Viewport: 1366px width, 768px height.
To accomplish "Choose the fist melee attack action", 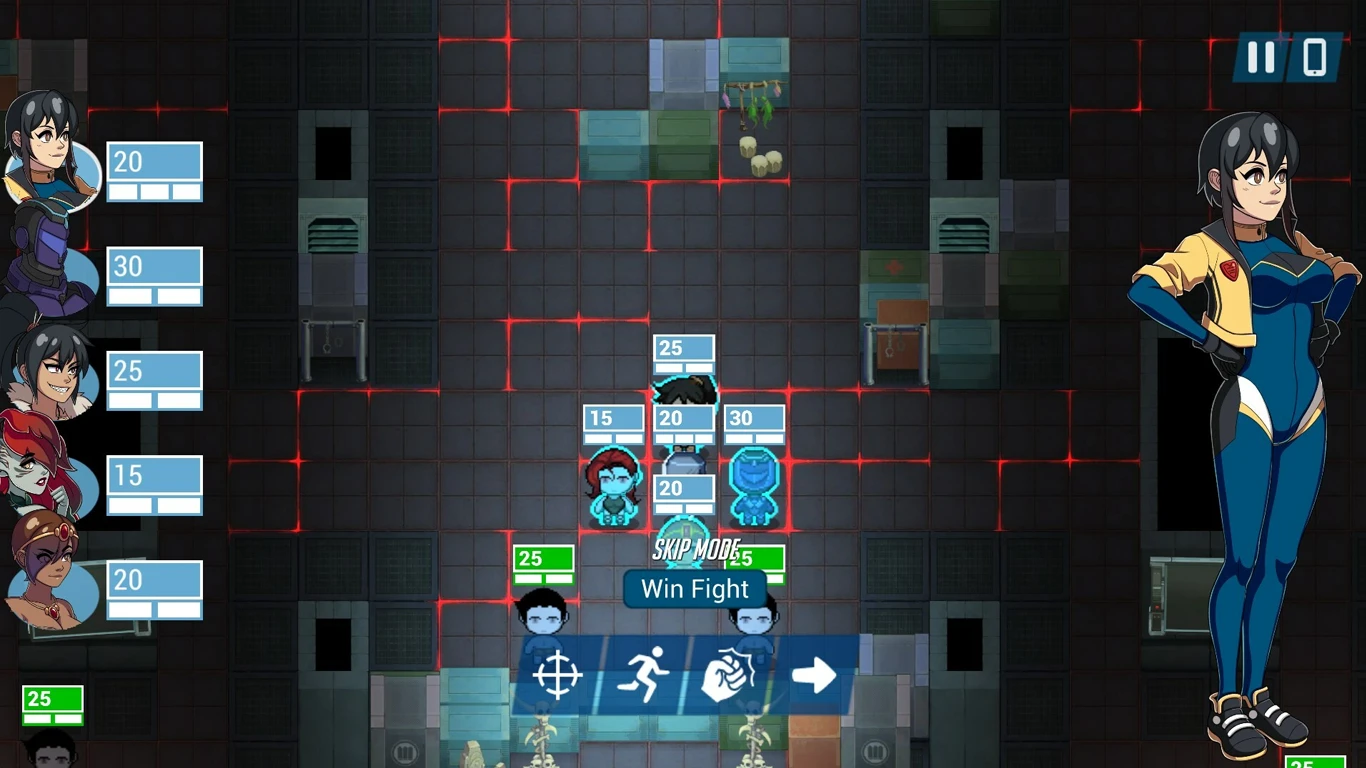I will coord(728,675).
